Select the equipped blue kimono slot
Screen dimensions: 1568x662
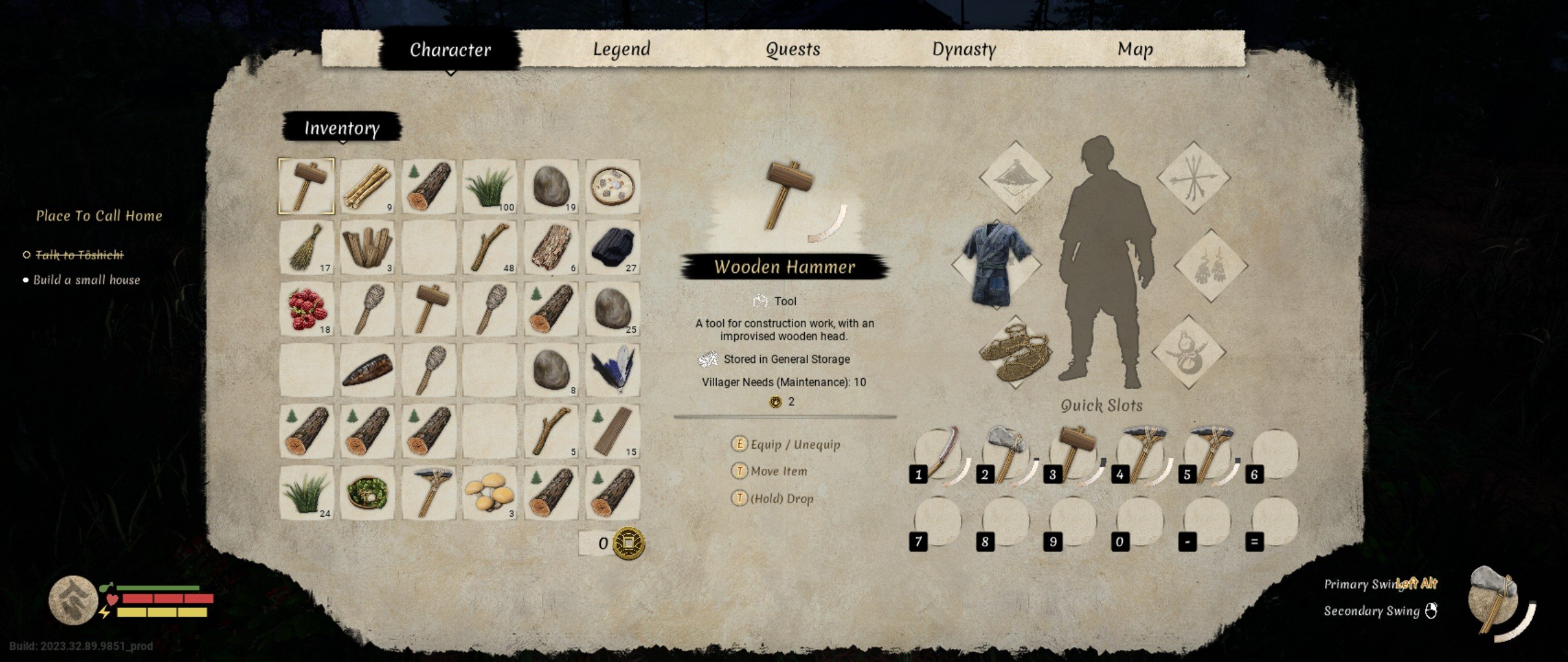coord(997,264)
